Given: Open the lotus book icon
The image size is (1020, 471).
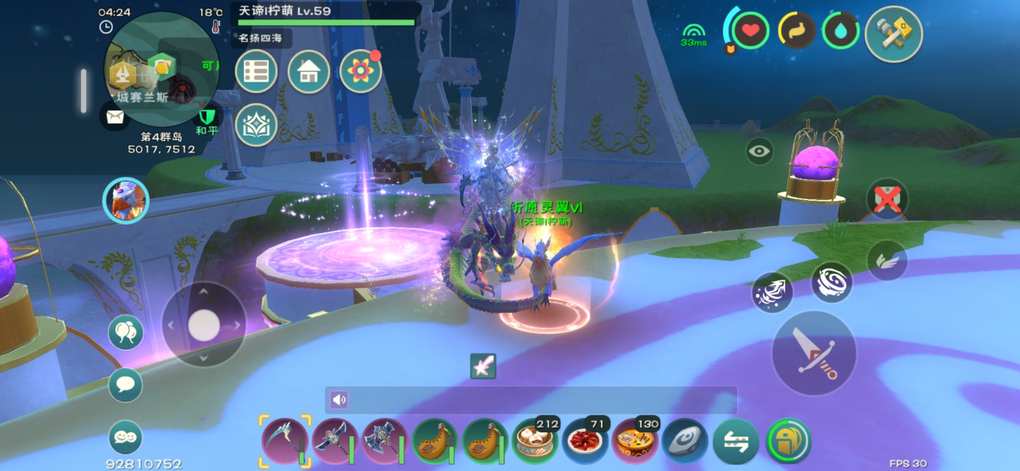Looking at the screenshot, I should tap(257, 125).
